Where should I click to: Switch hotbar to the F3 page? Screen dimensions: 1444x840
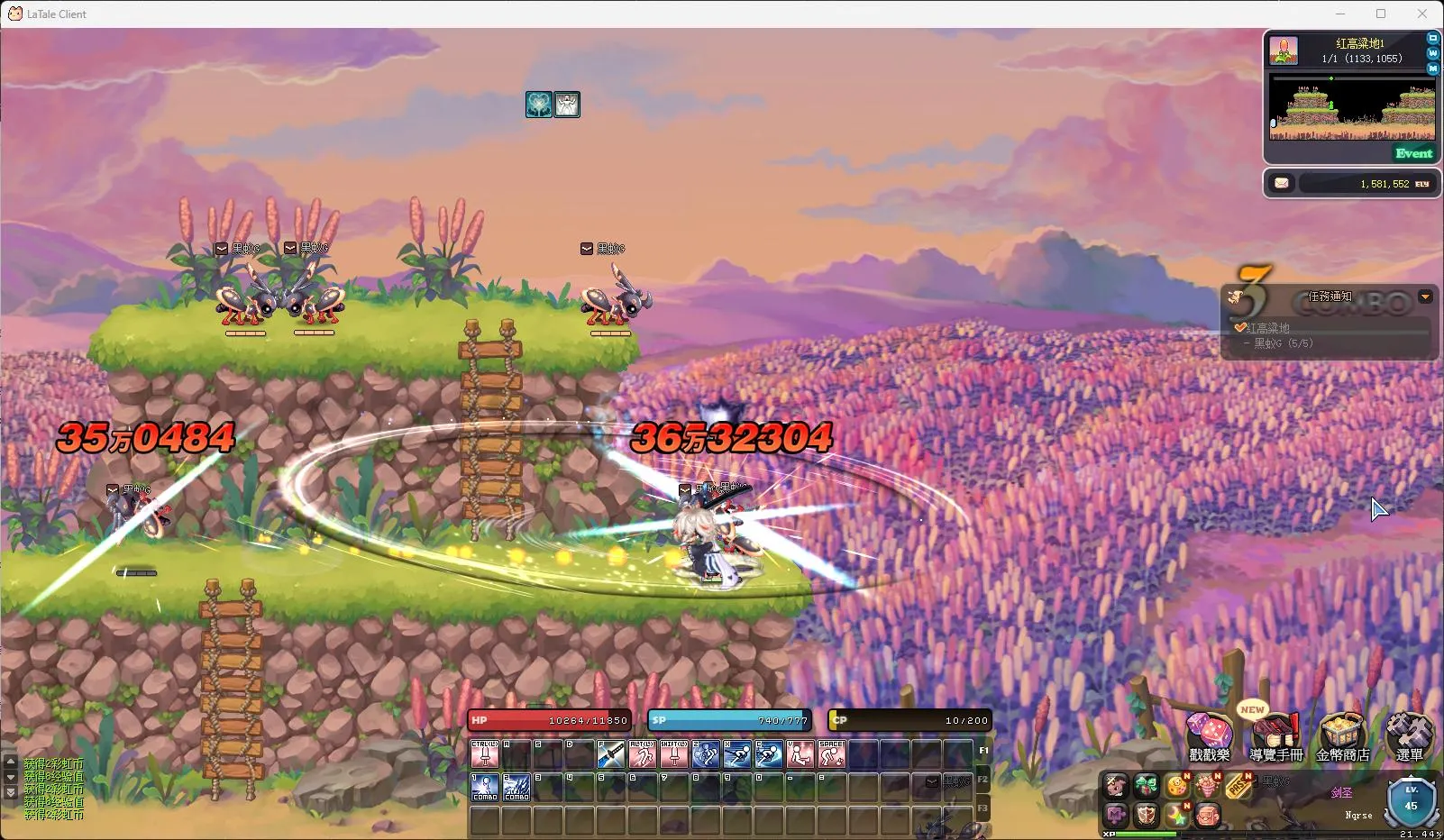[x=982, y=808]
